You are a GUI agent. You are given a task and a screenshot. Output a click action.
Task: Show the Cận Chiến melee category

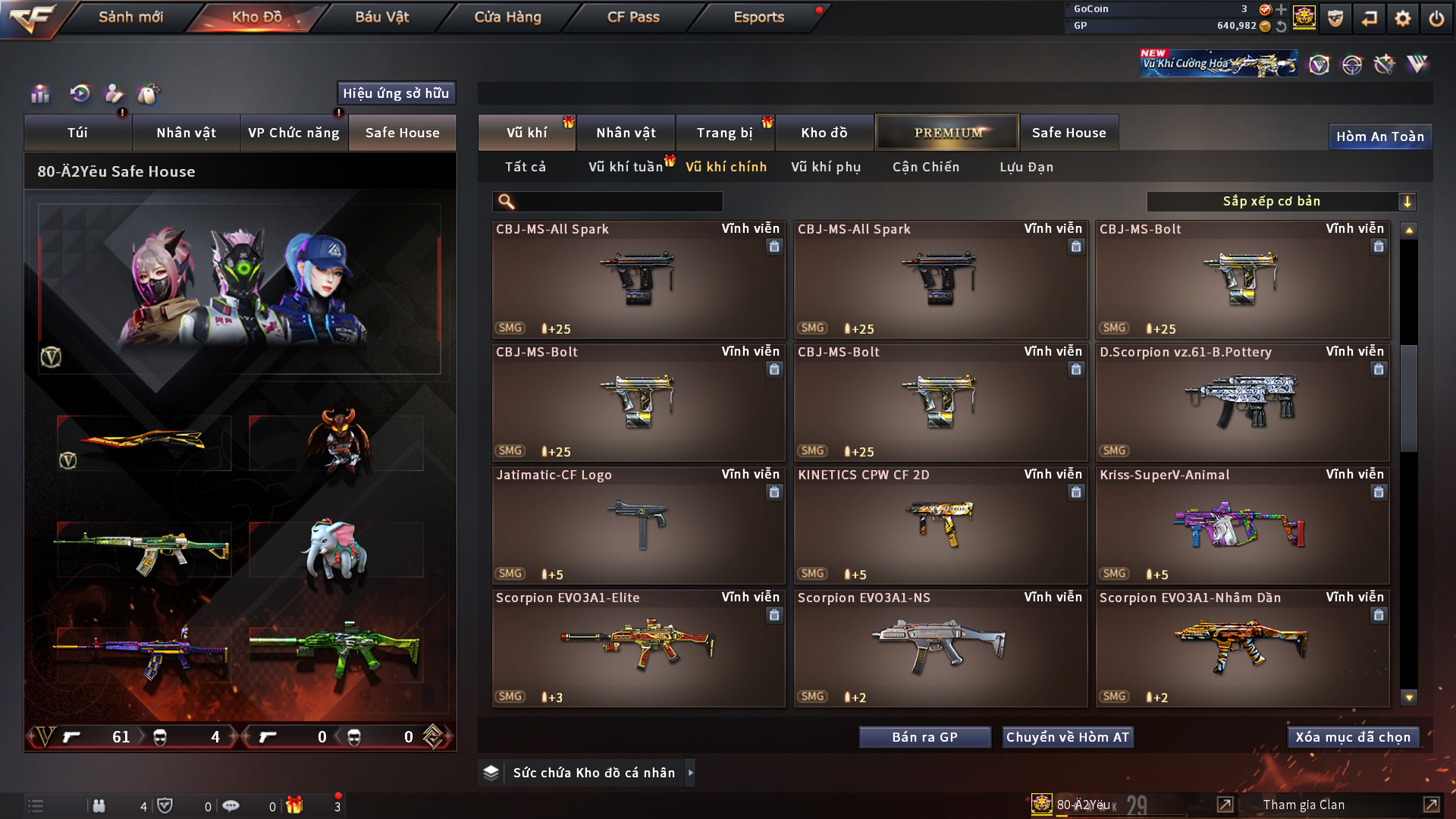coord(926,167)
